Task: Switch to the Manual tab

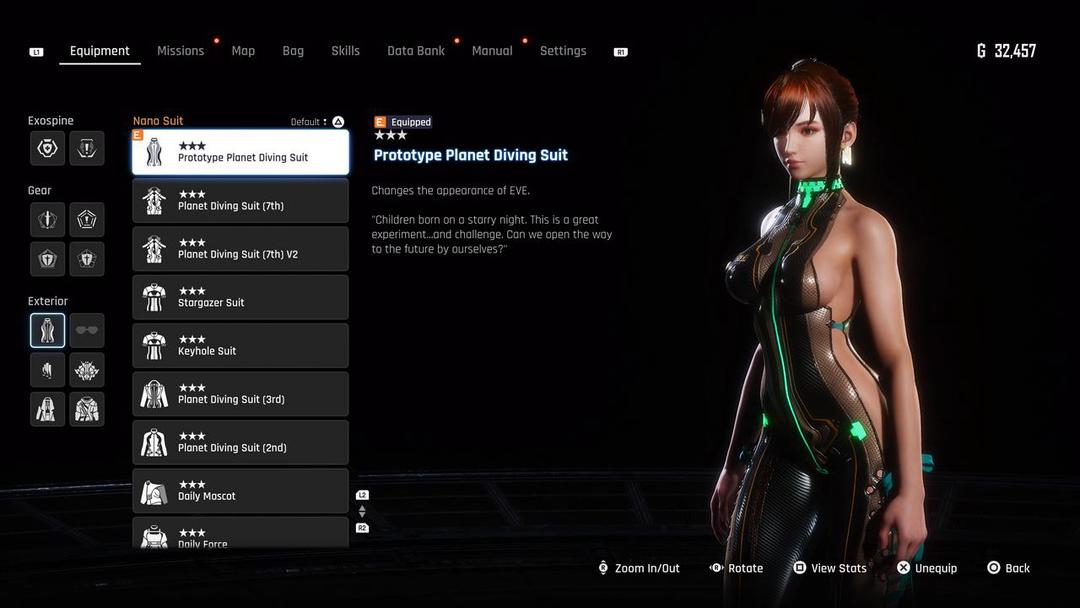Action: click(492, 51)
